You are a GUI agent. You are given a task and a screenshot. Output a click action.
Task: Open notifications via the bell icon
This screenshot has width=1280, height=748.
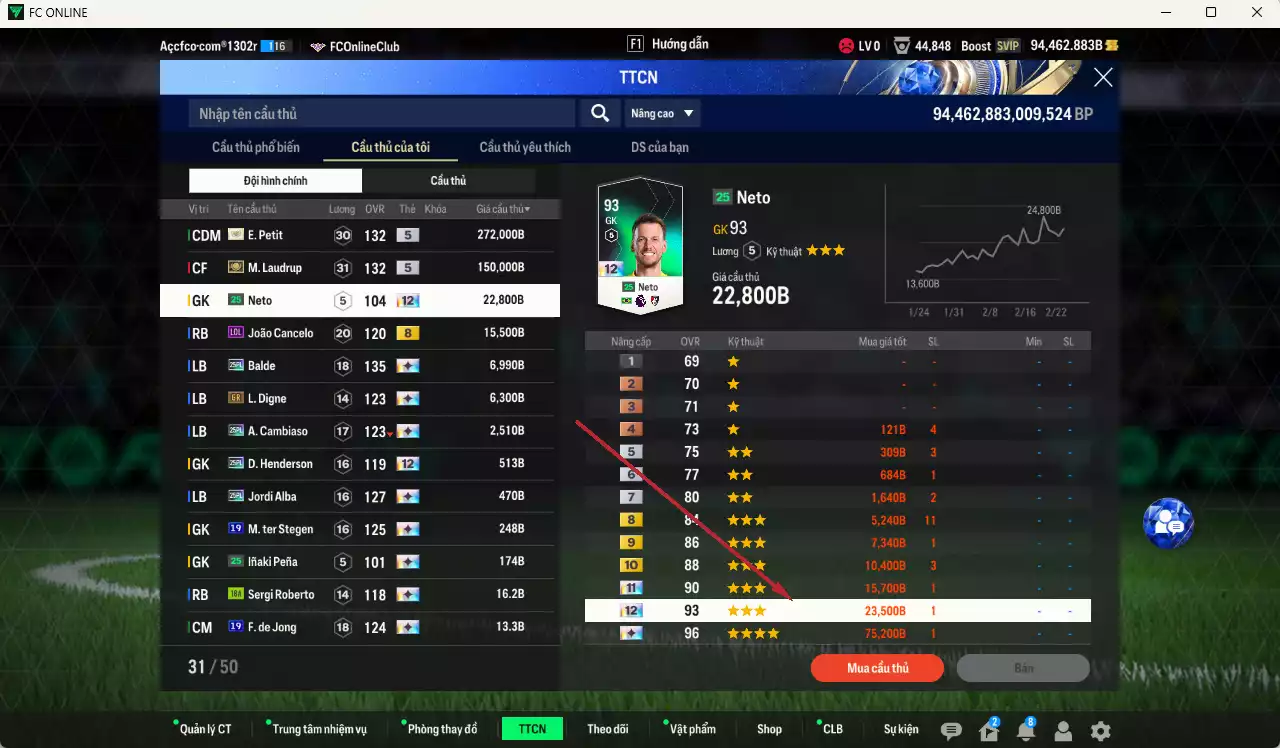click(1026, 729)
